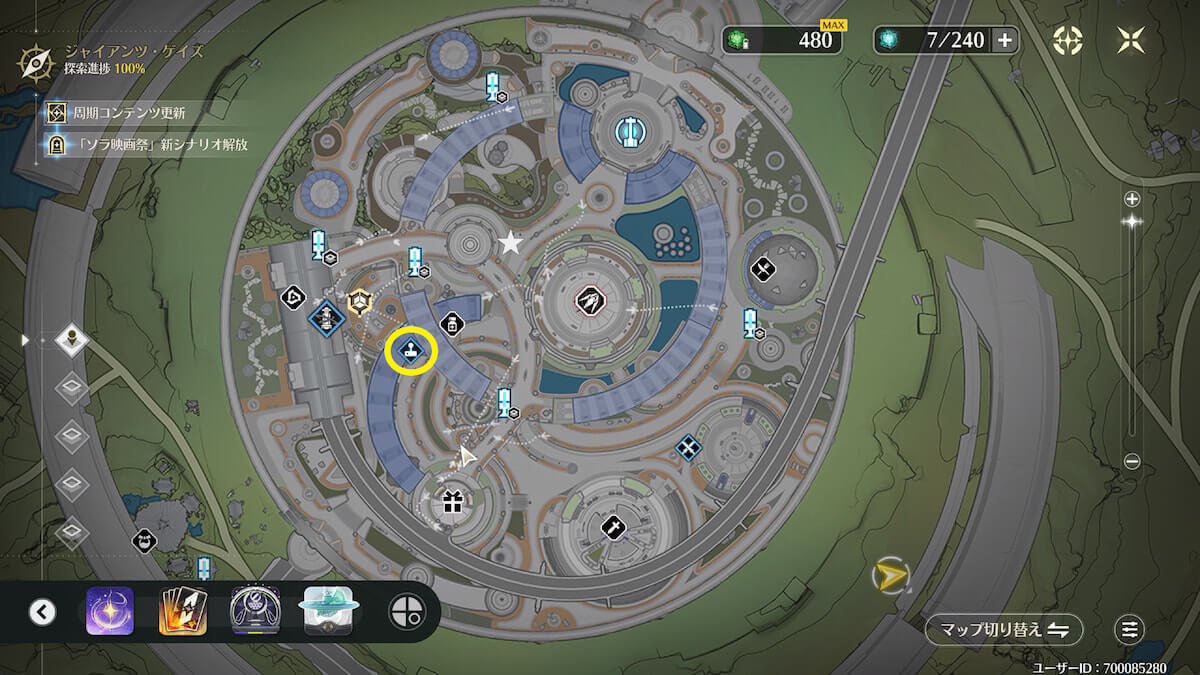Click the マップ切り替え map switch button

(x=1004, y=629)
